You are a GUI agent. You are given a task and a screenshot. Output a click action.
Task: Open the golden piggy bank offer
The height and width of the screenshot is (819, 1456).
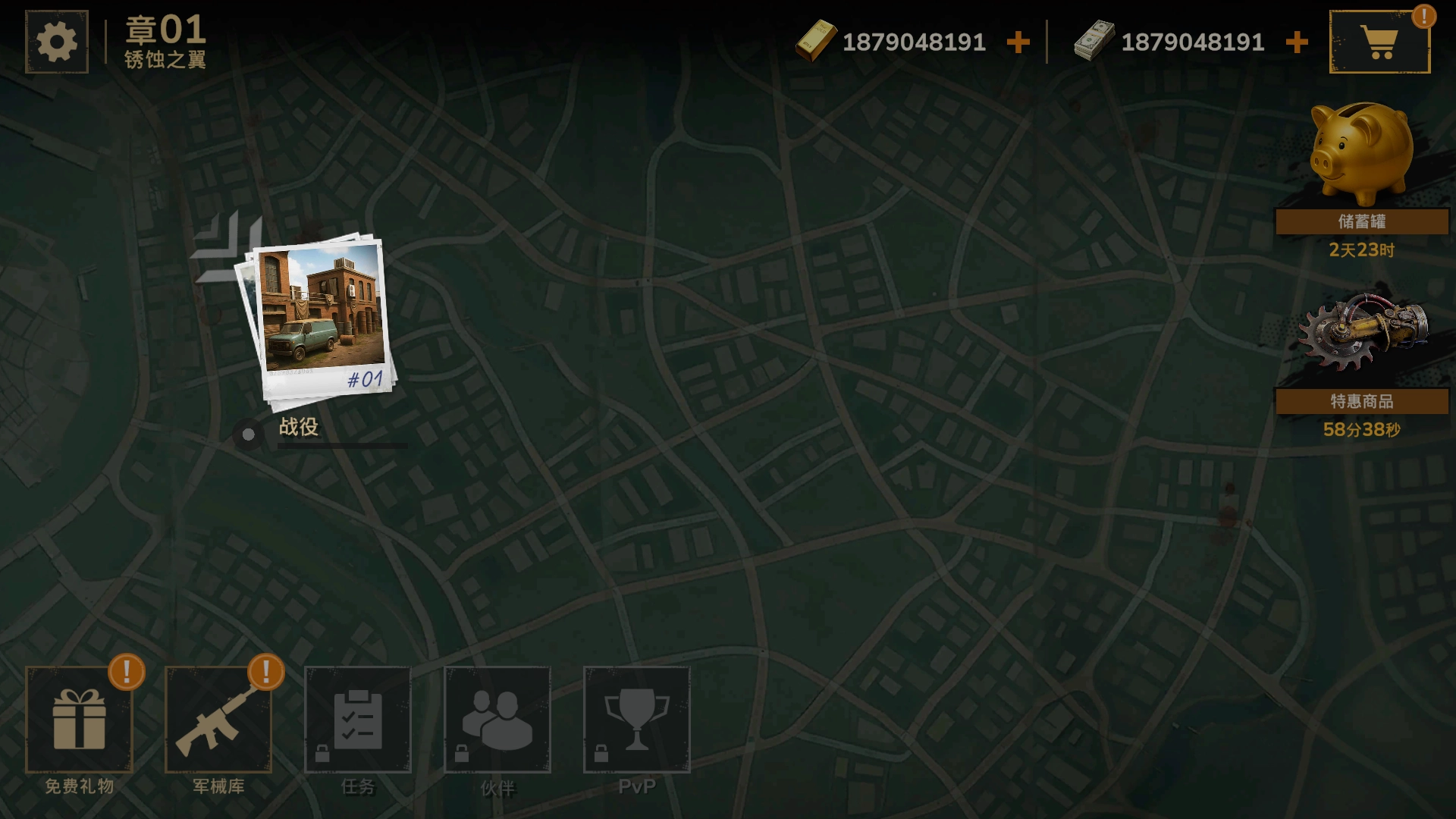pyautogui.click(x=1362, y=155)
